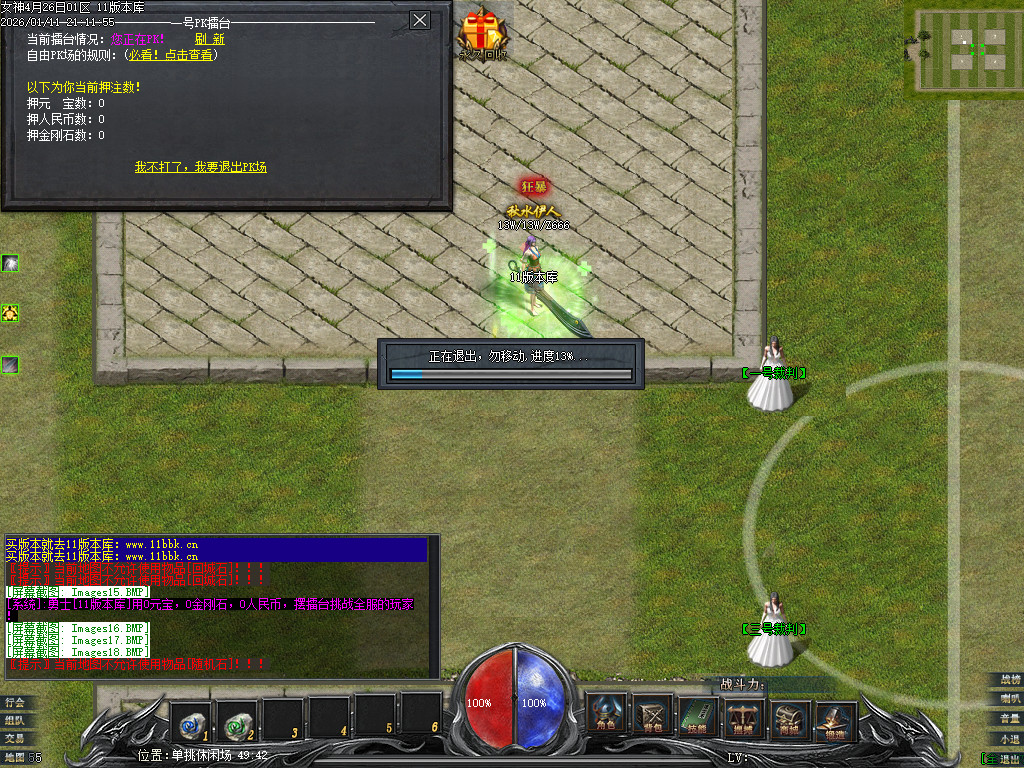Close the PK arena dialog
1024x768 pixels.
tap(420, 20)
